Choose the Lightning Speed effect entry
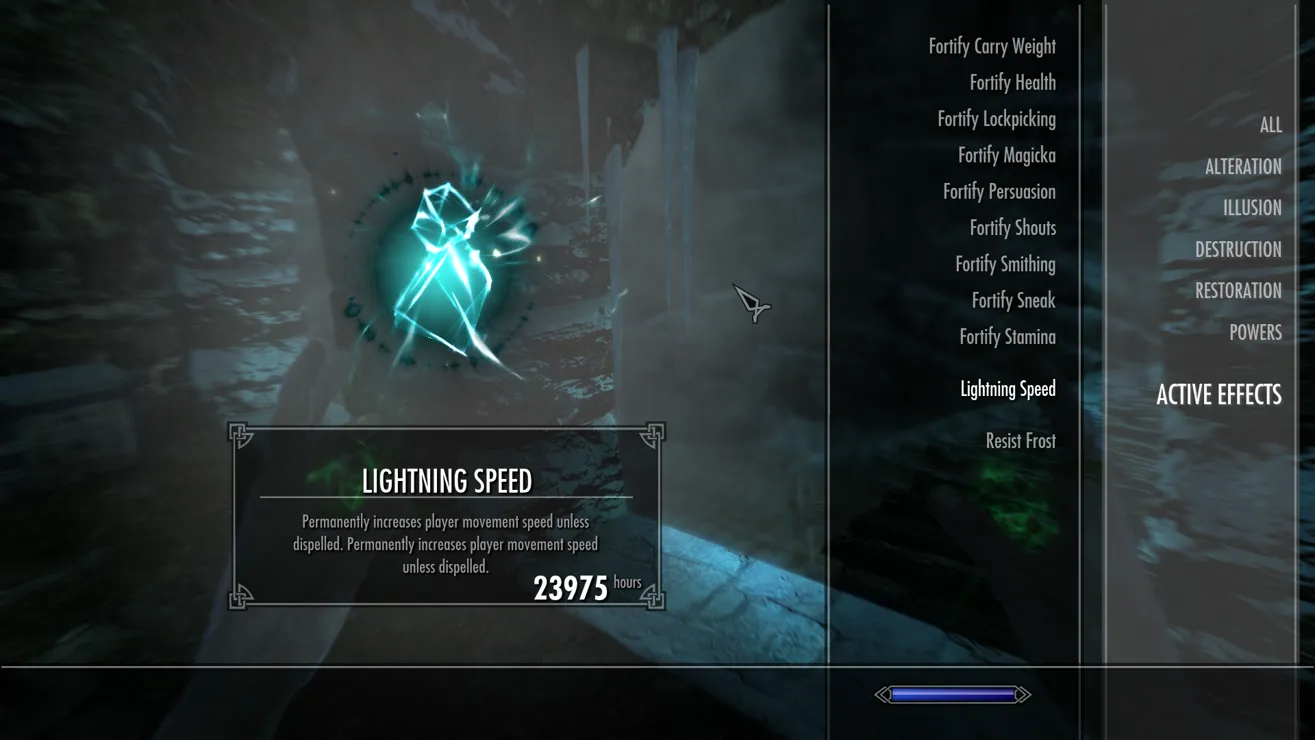 1007,389
